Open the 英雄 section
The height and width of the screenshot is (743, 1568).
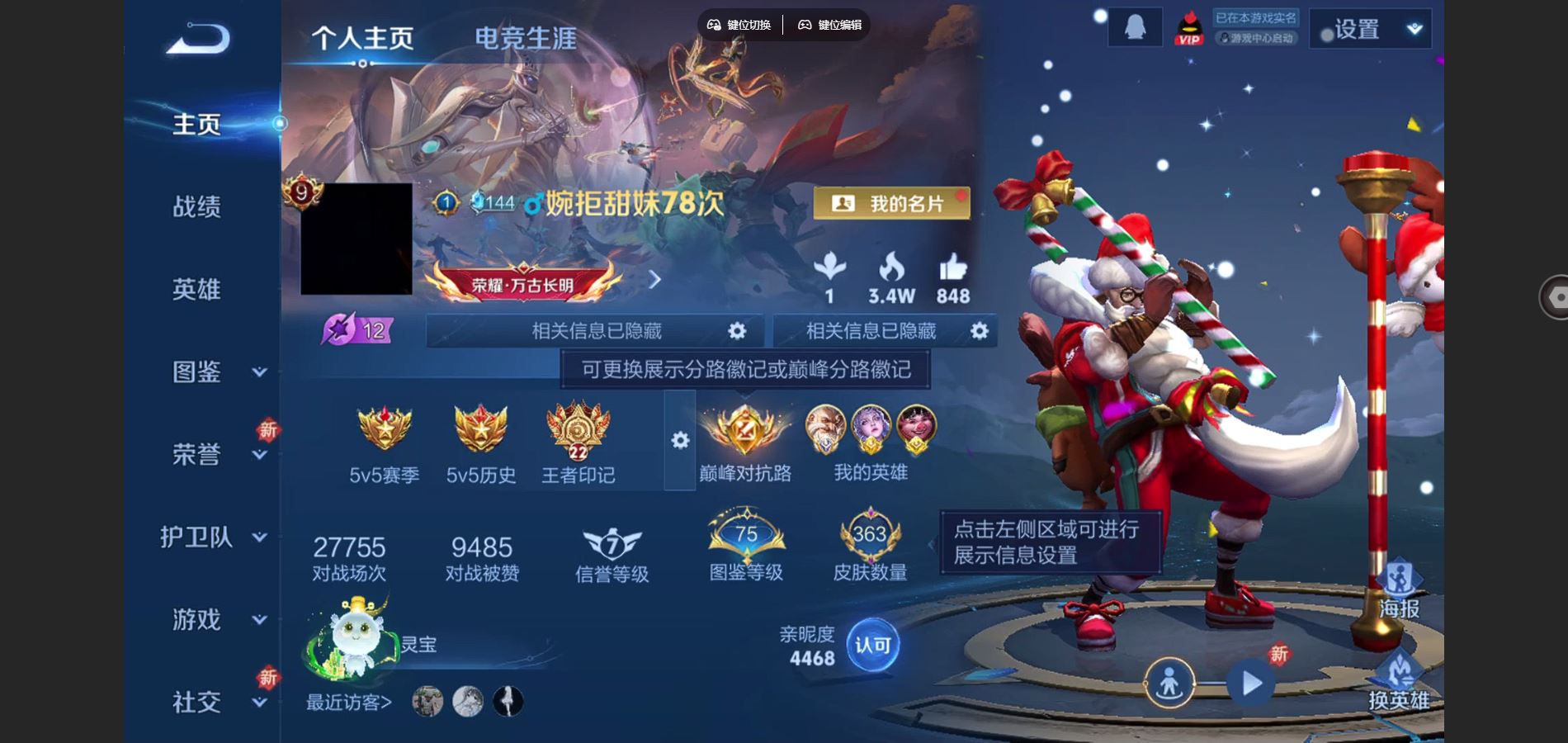tap(196, 289)
